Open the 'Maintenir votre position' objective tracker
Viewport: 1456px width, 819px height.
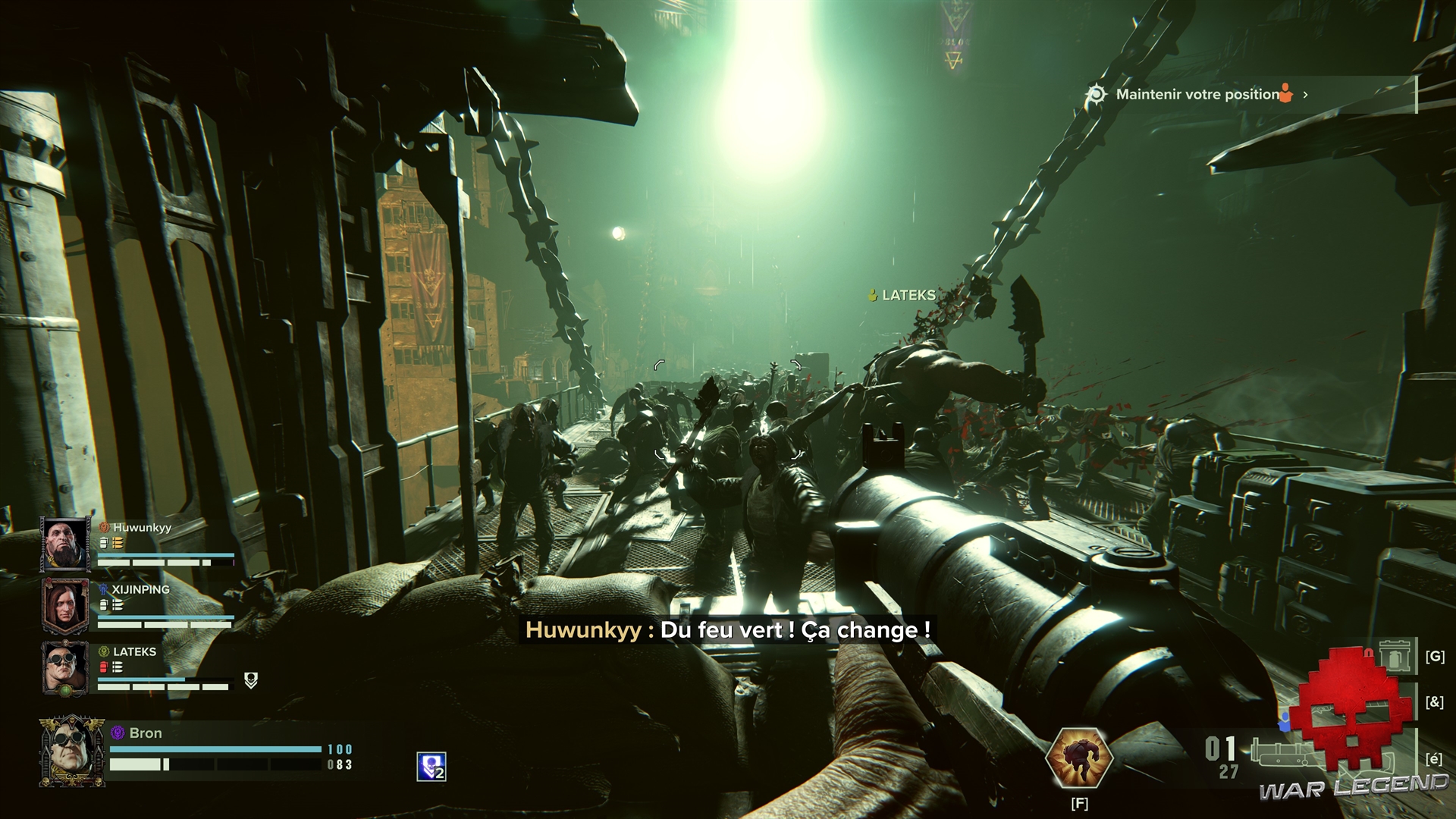(1197, 95)
